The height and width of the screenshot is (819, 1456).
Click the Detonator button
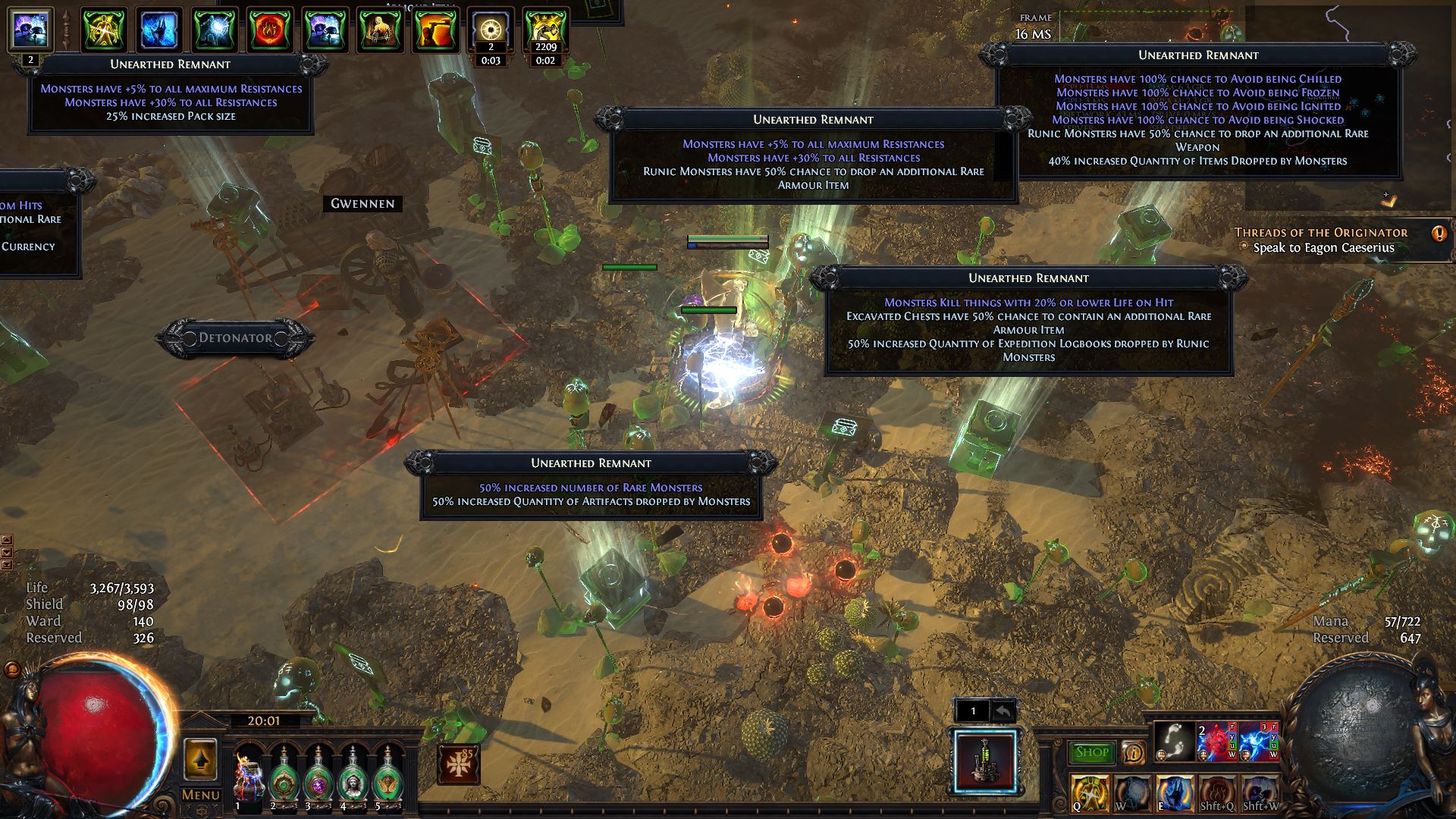coord(235,338)
